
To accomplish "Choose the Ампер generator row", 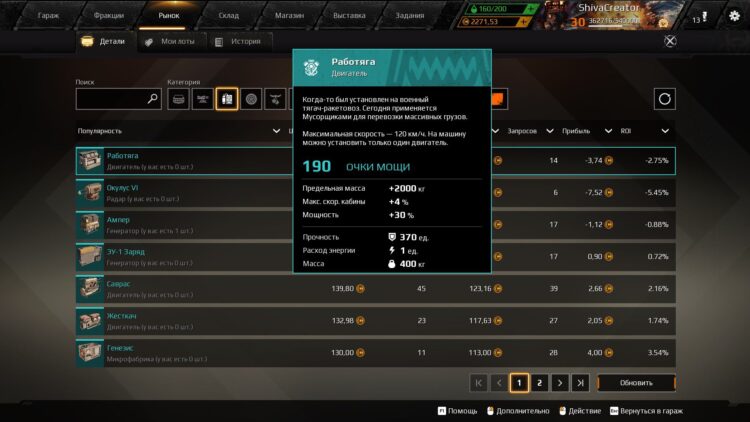I will [x=180, y=224].
